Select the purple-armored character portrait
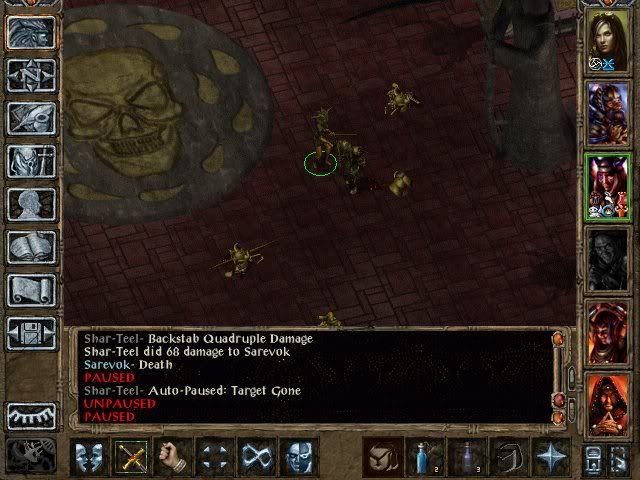The image size is (640, 480). [x=607, y=112]
